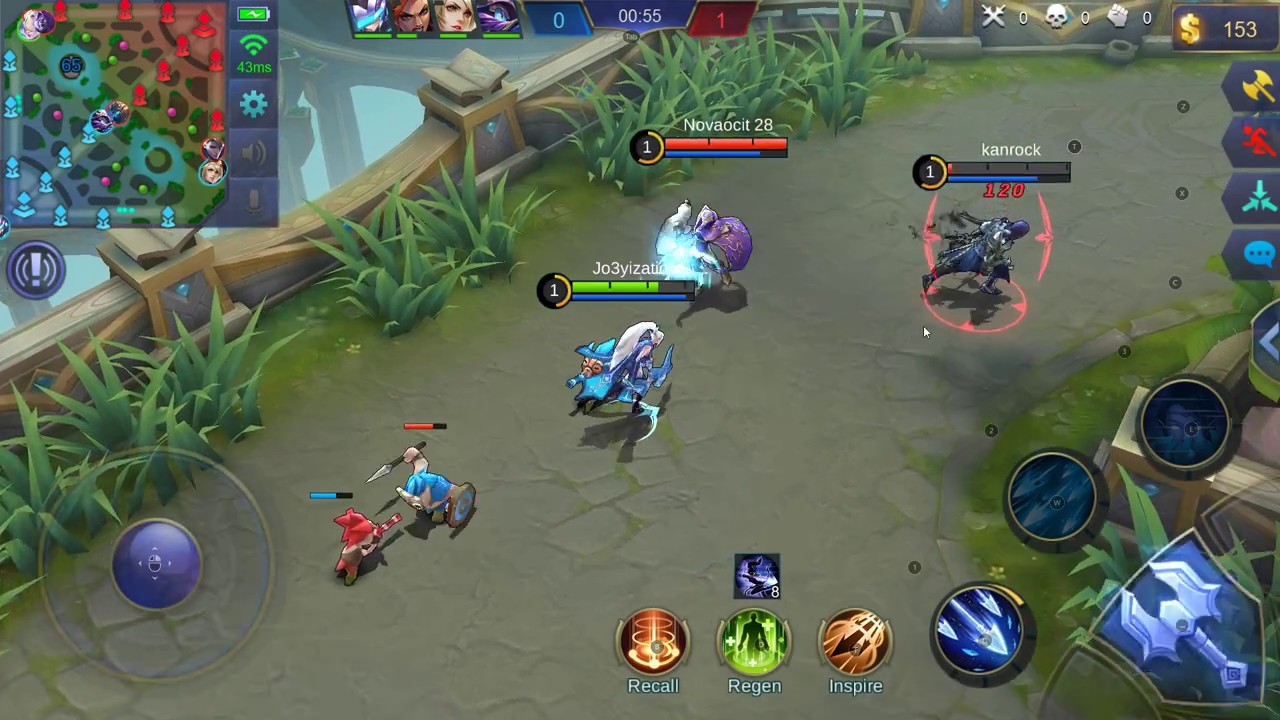The image size is (1280, 720).
Task: Open the settings gear panel
Action: coord(253,102)
